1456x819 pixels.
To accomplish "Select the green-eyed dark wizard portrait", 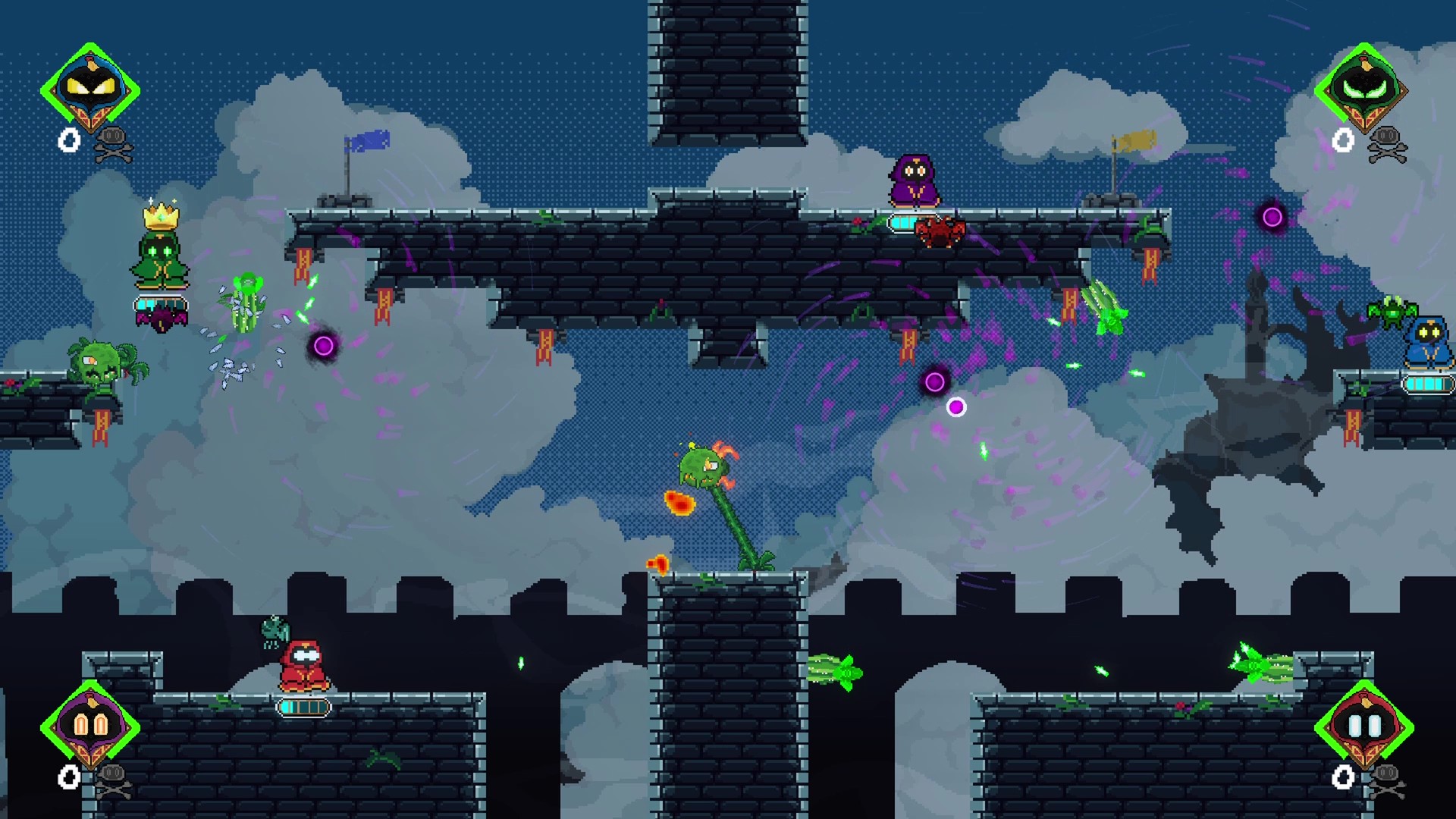I will click(x=1363, y=89).
